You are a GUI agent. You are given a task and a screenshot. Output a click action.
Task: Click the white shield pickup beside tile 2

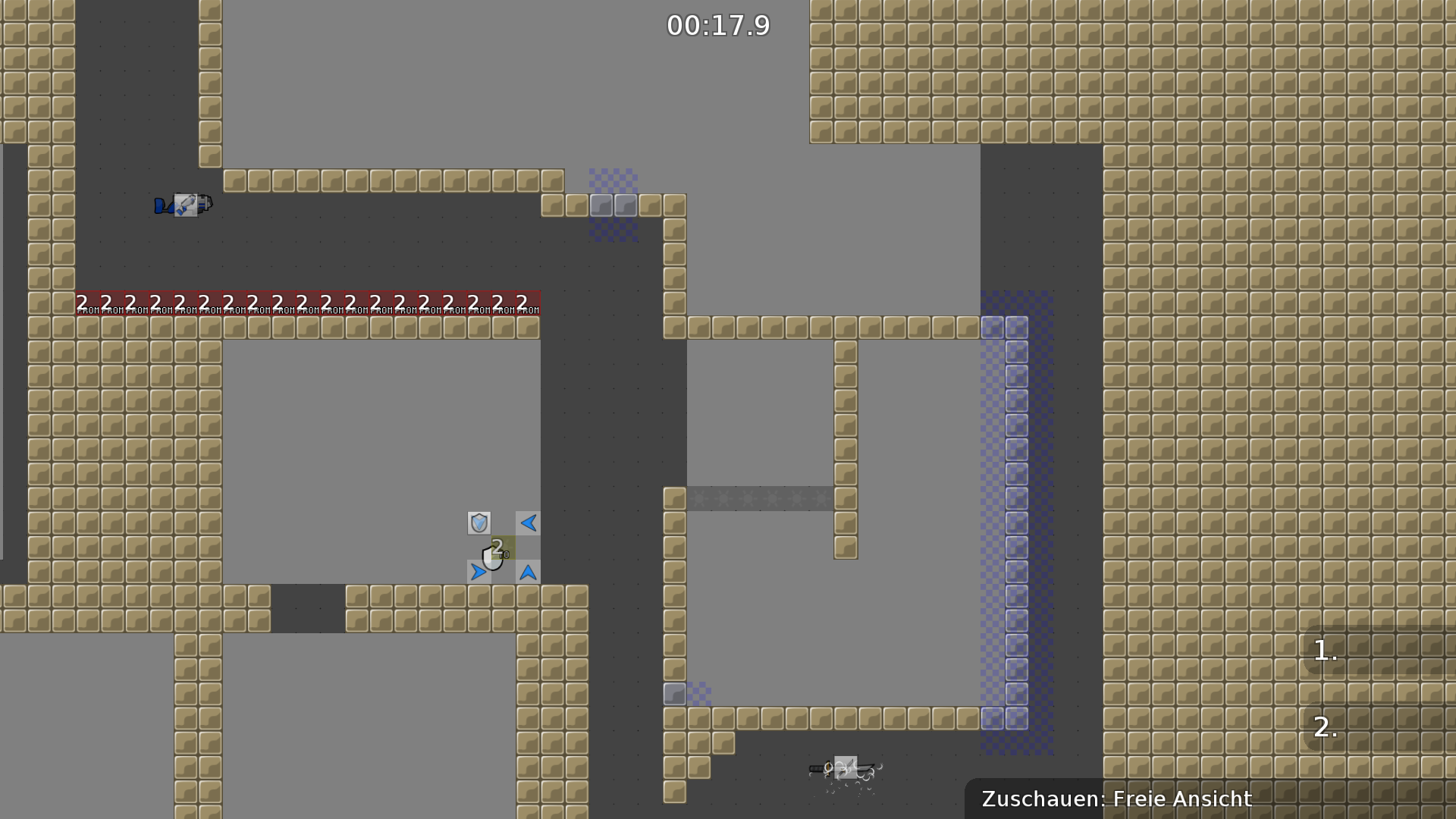click(490, 561)
